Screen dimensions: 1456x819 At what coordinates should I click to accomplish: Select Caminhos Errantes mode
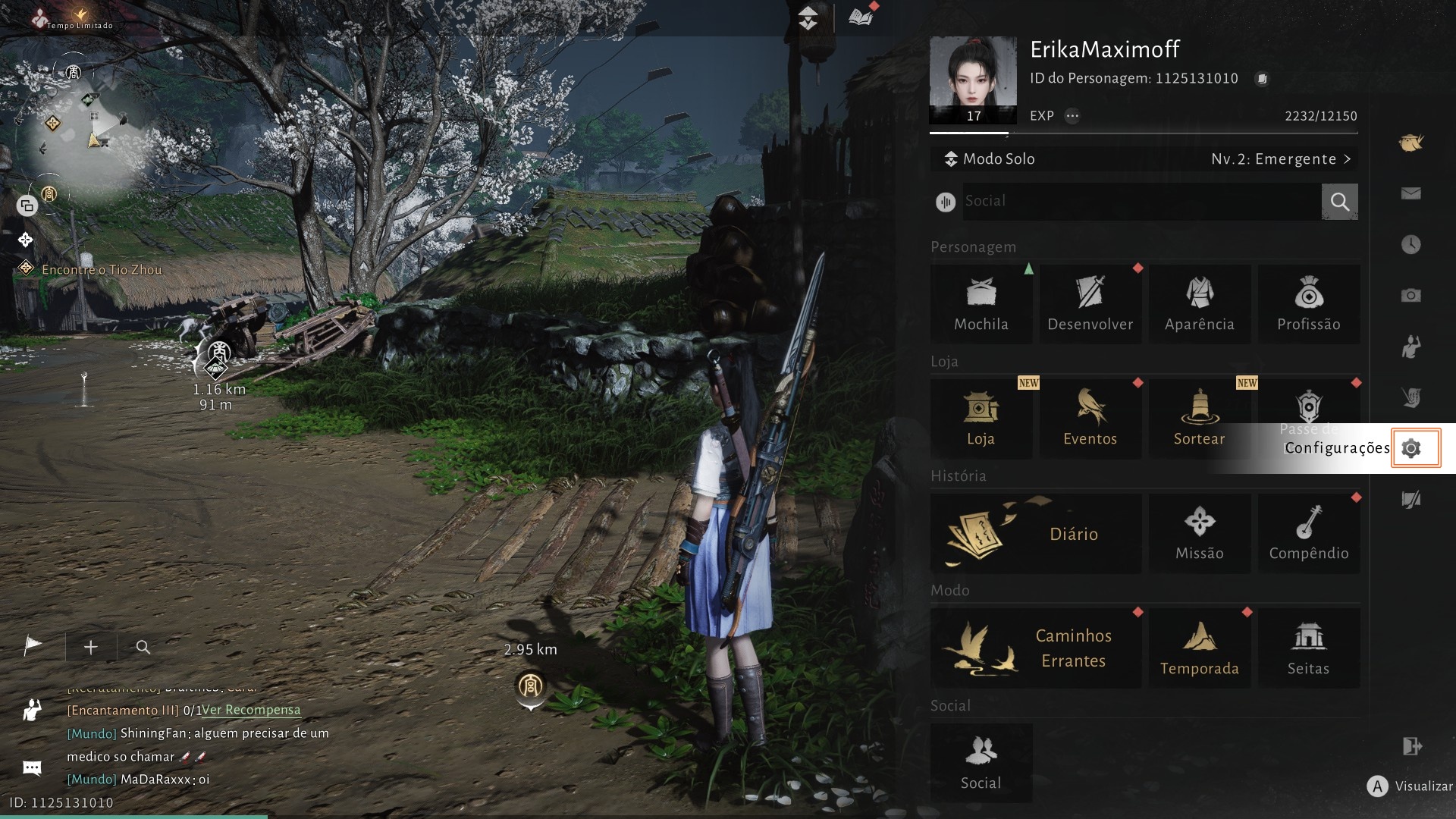1035,648
